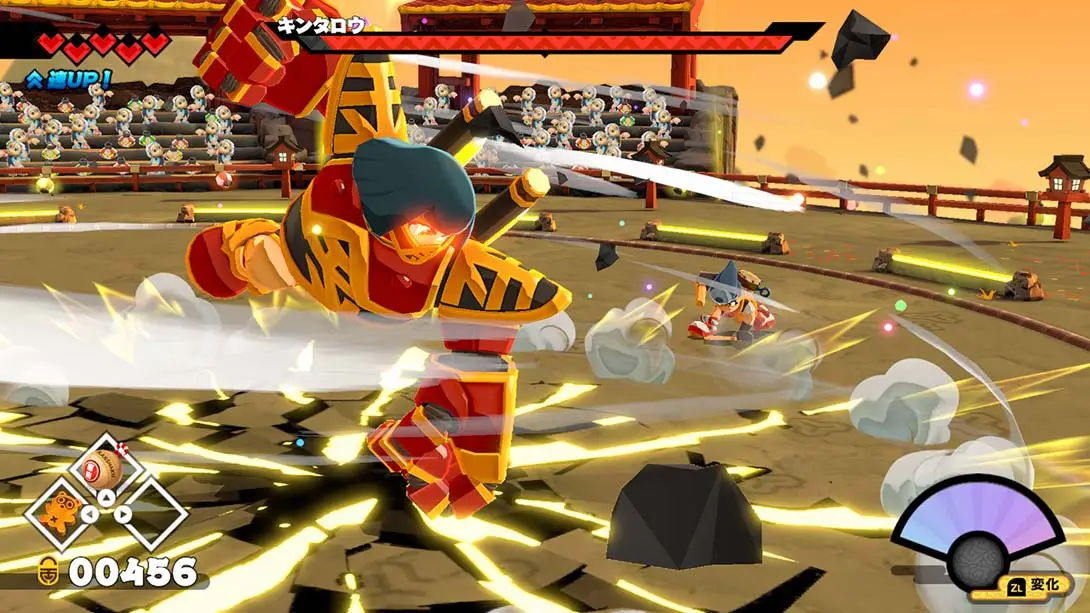Choose the orange tanuki figure slot

point(62,509)
